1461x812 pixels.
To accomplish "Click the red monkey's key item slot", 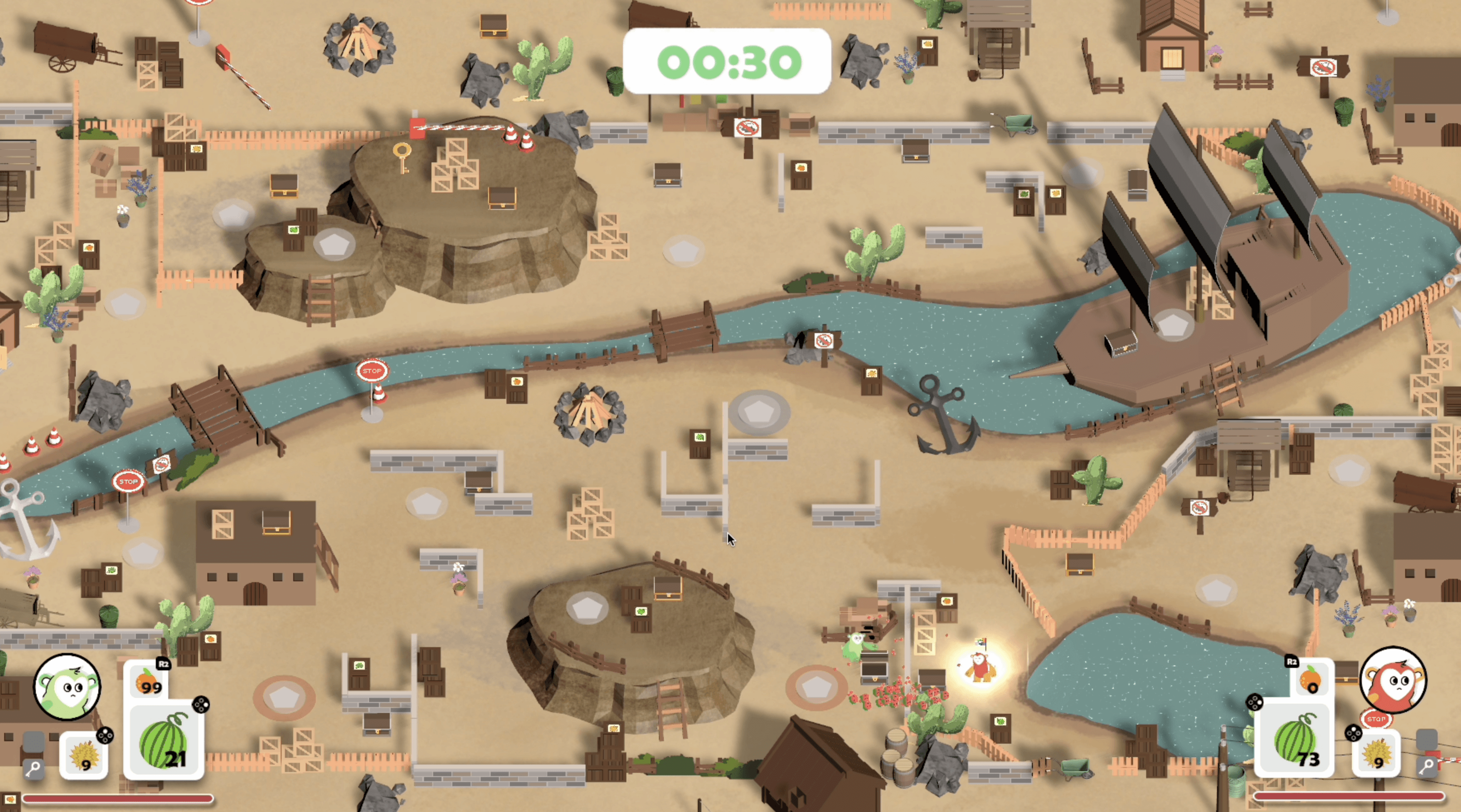I will pyautogui.click(x=1427, y=765).
